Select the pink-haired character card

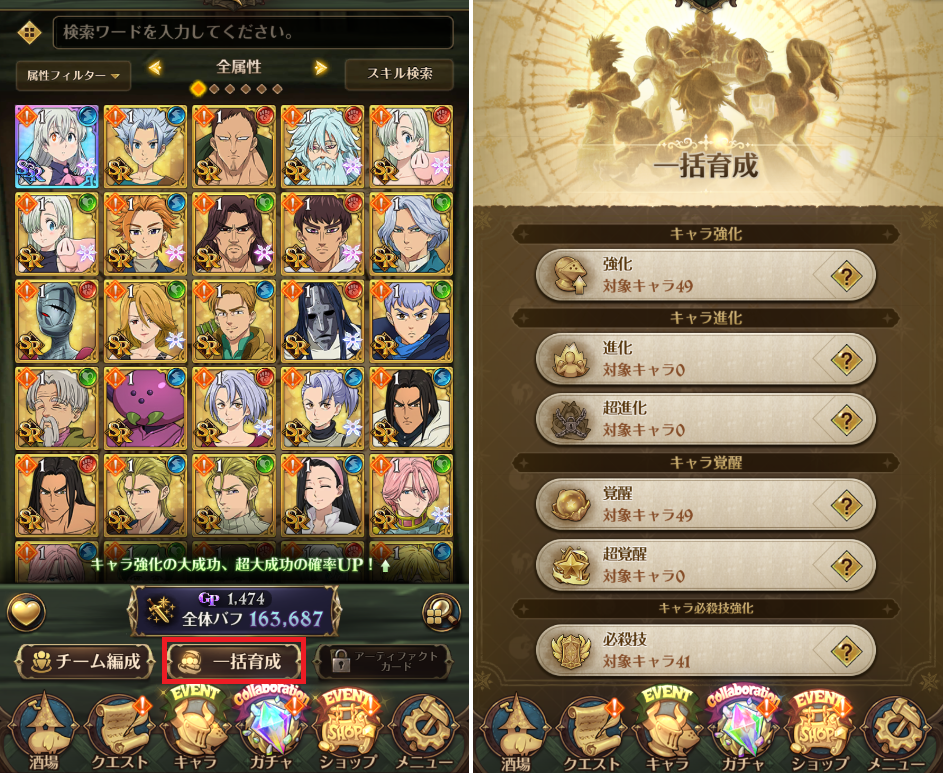410,497
